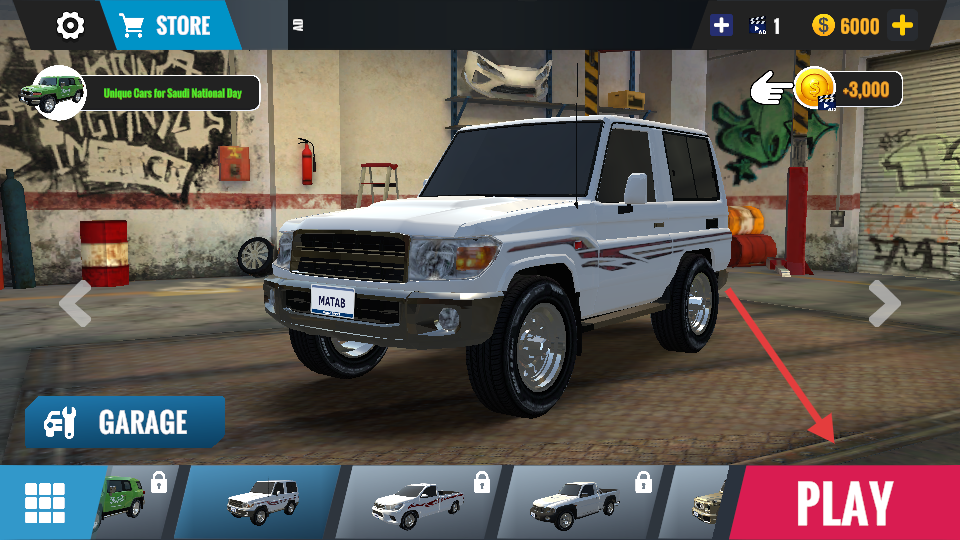The height and width of the screenshot is (540, 960).
Task: Select the locked green SUV thumbnail
Action: point(132,502)
